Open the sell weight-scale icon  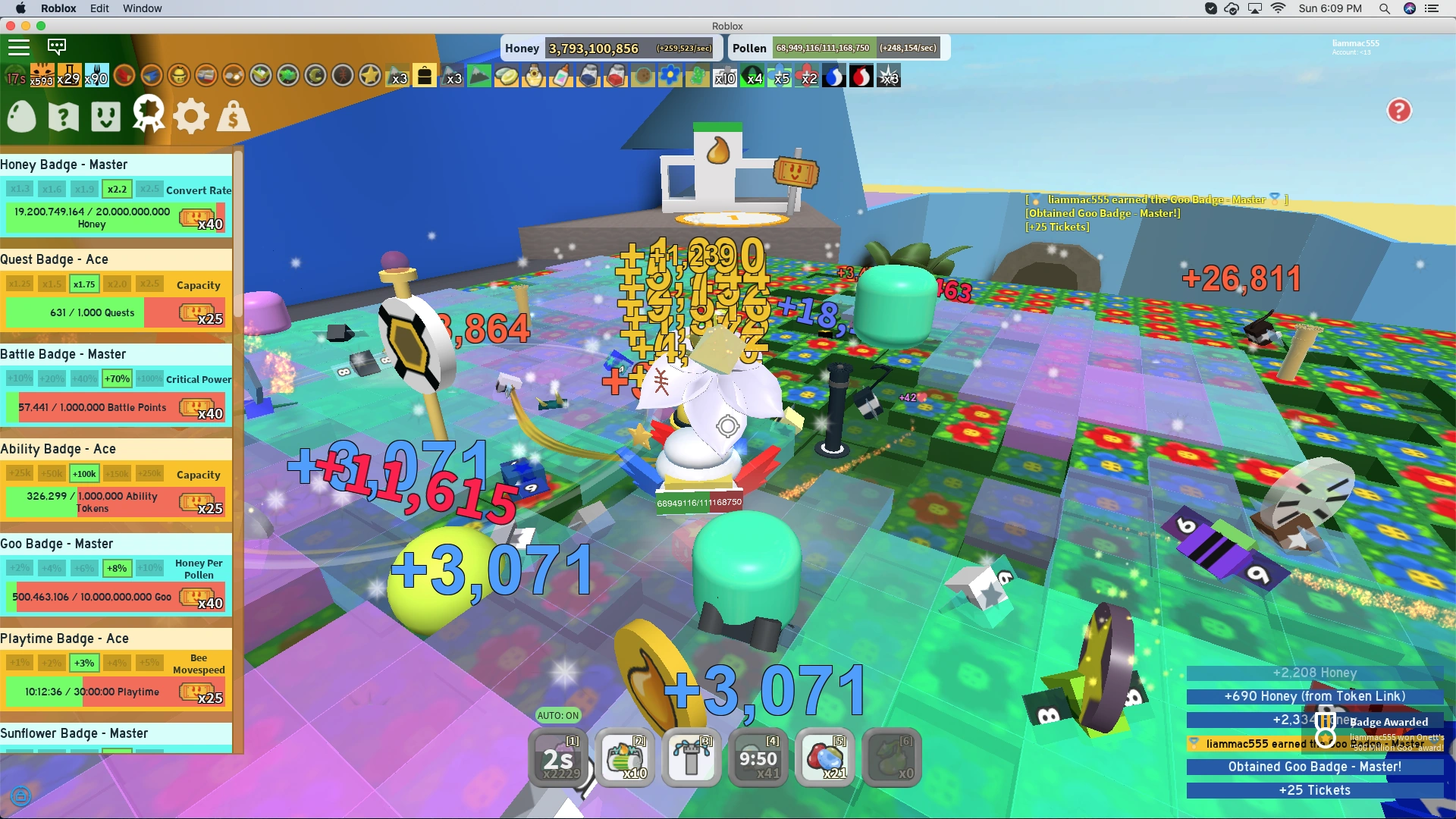(x=233, y=115)
